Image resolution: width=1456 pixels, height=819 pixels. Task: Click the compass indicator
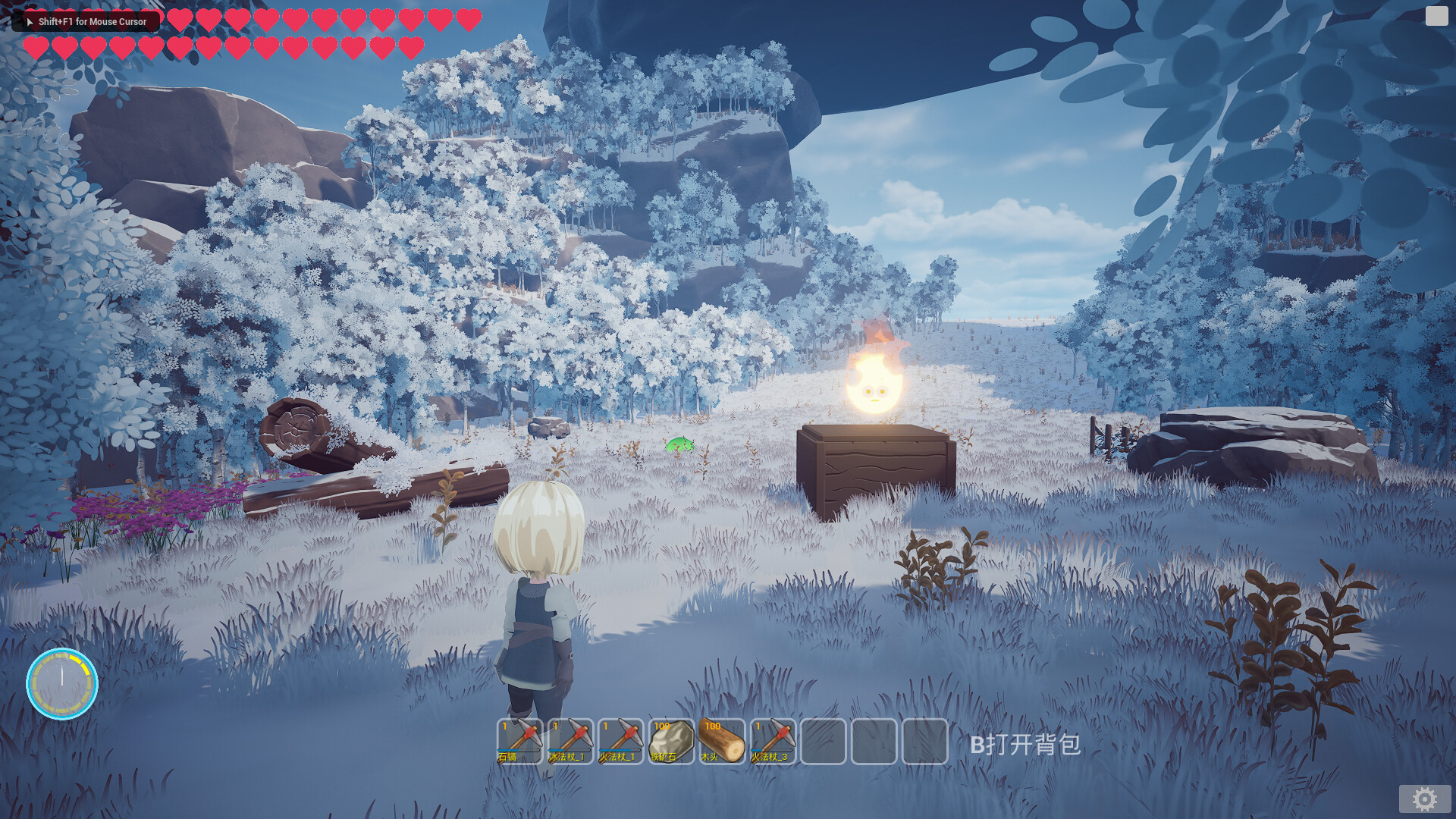point(64,683)
